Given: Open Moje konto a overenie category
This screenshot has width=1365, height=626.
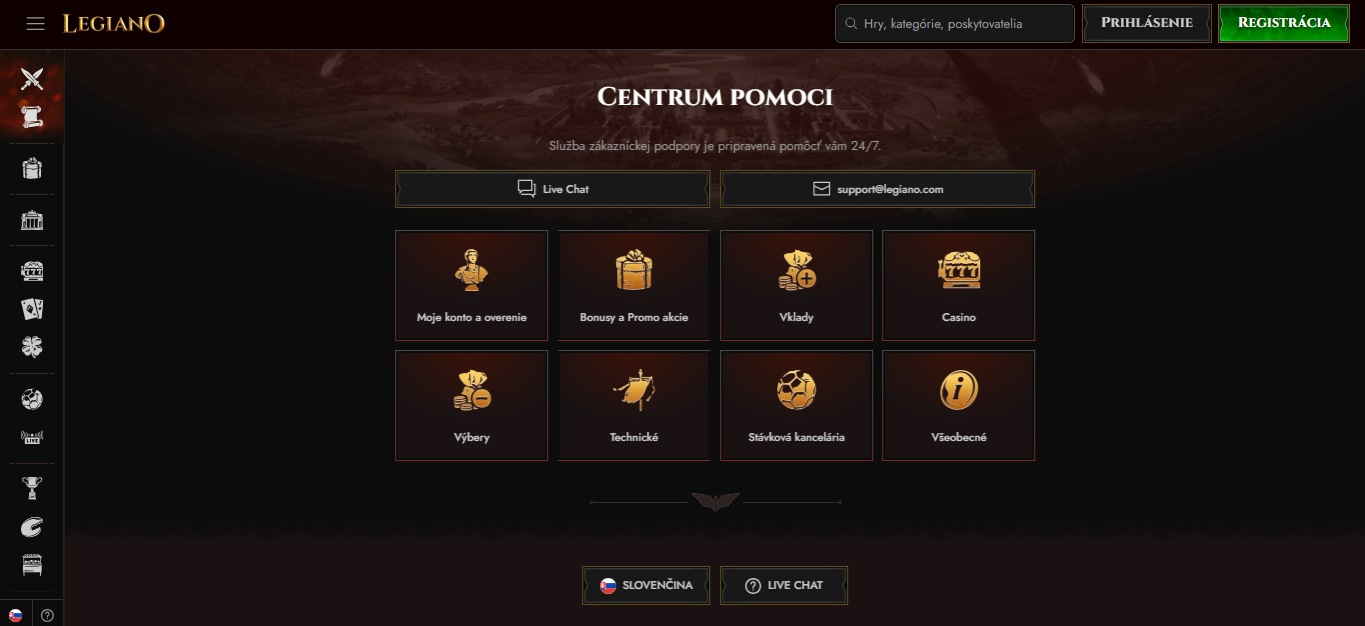Looking at the screenshot, I should 471,285.
